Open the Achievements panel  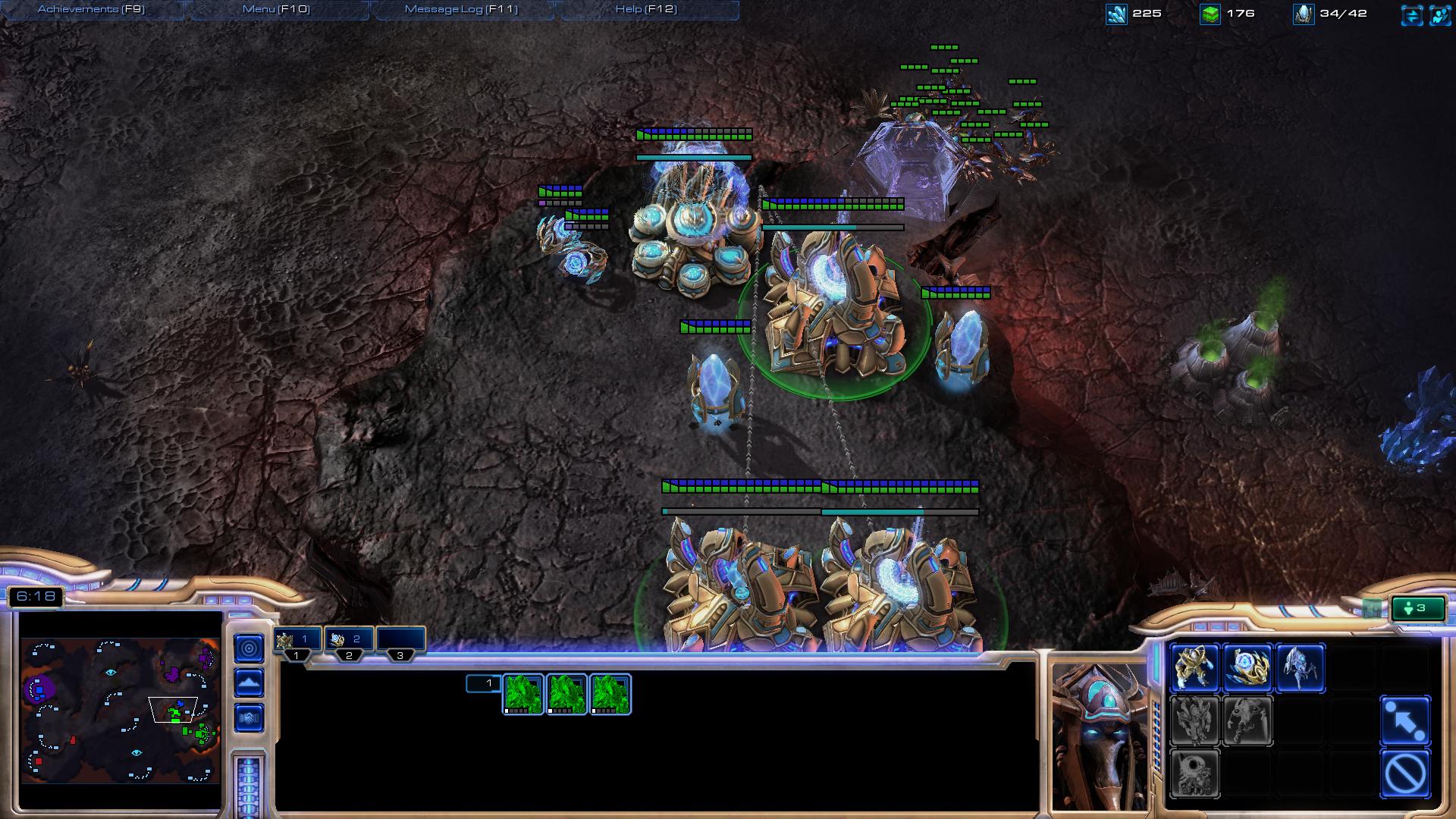pos(91,9)
